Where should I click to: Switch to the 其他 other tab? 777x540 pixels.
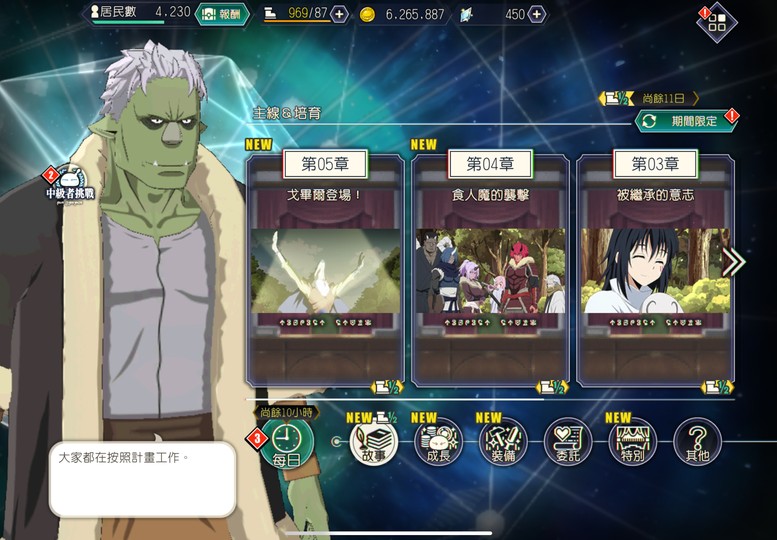pos(697,441)
